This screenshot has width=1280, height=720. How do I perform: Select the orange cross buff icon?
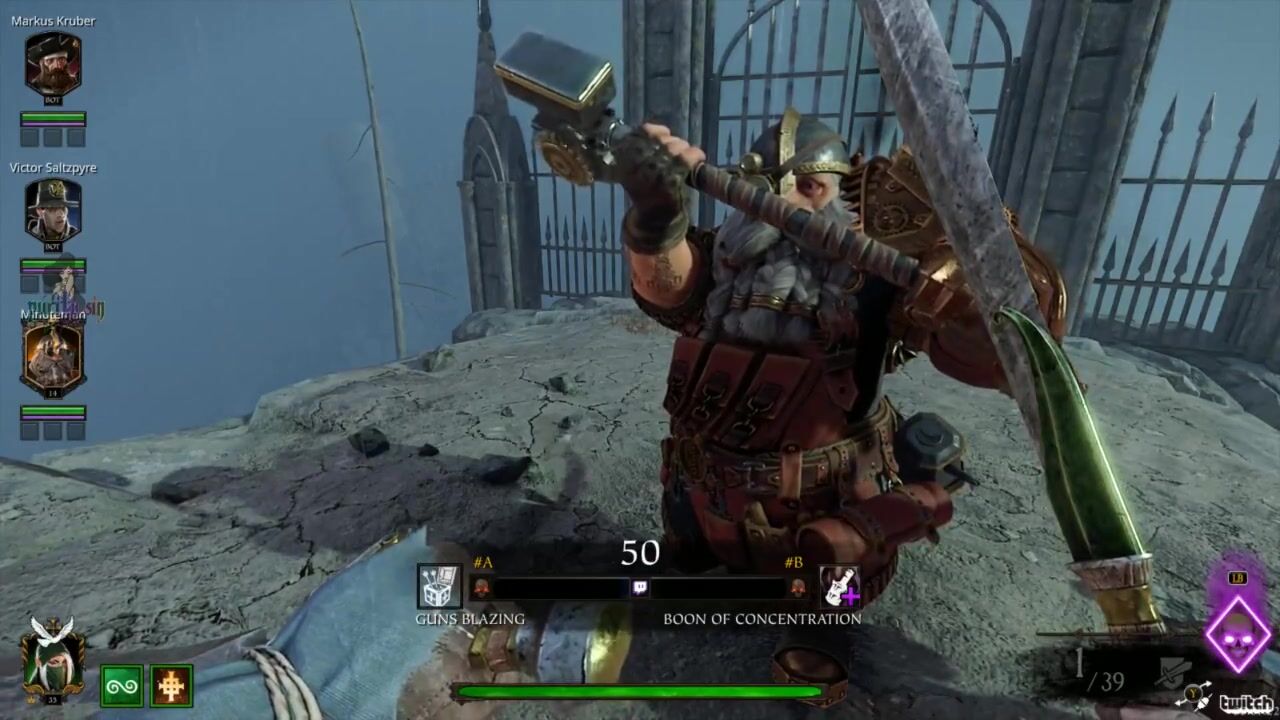171,686
